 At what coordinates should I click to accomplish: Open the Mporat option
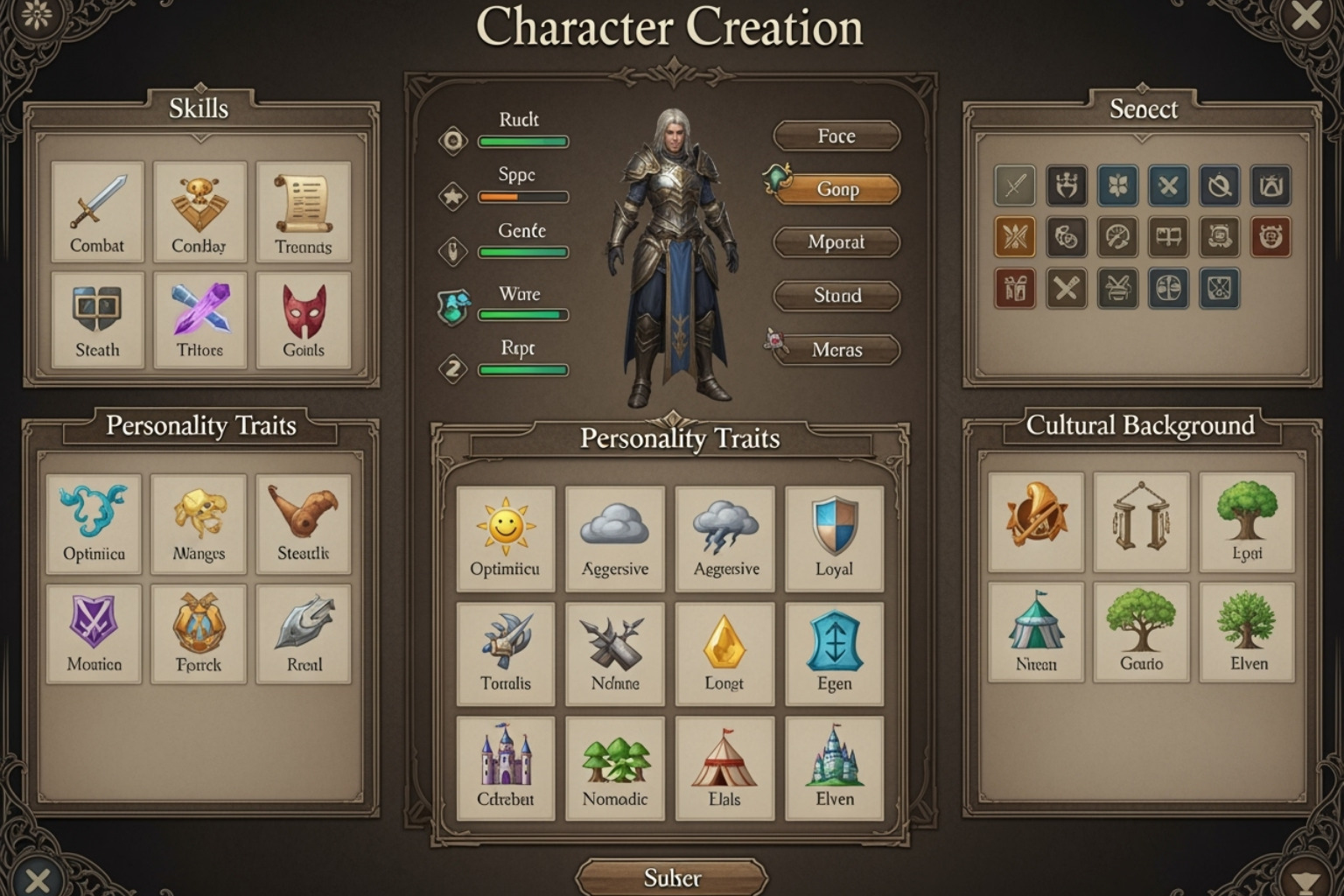click(836, 242)
